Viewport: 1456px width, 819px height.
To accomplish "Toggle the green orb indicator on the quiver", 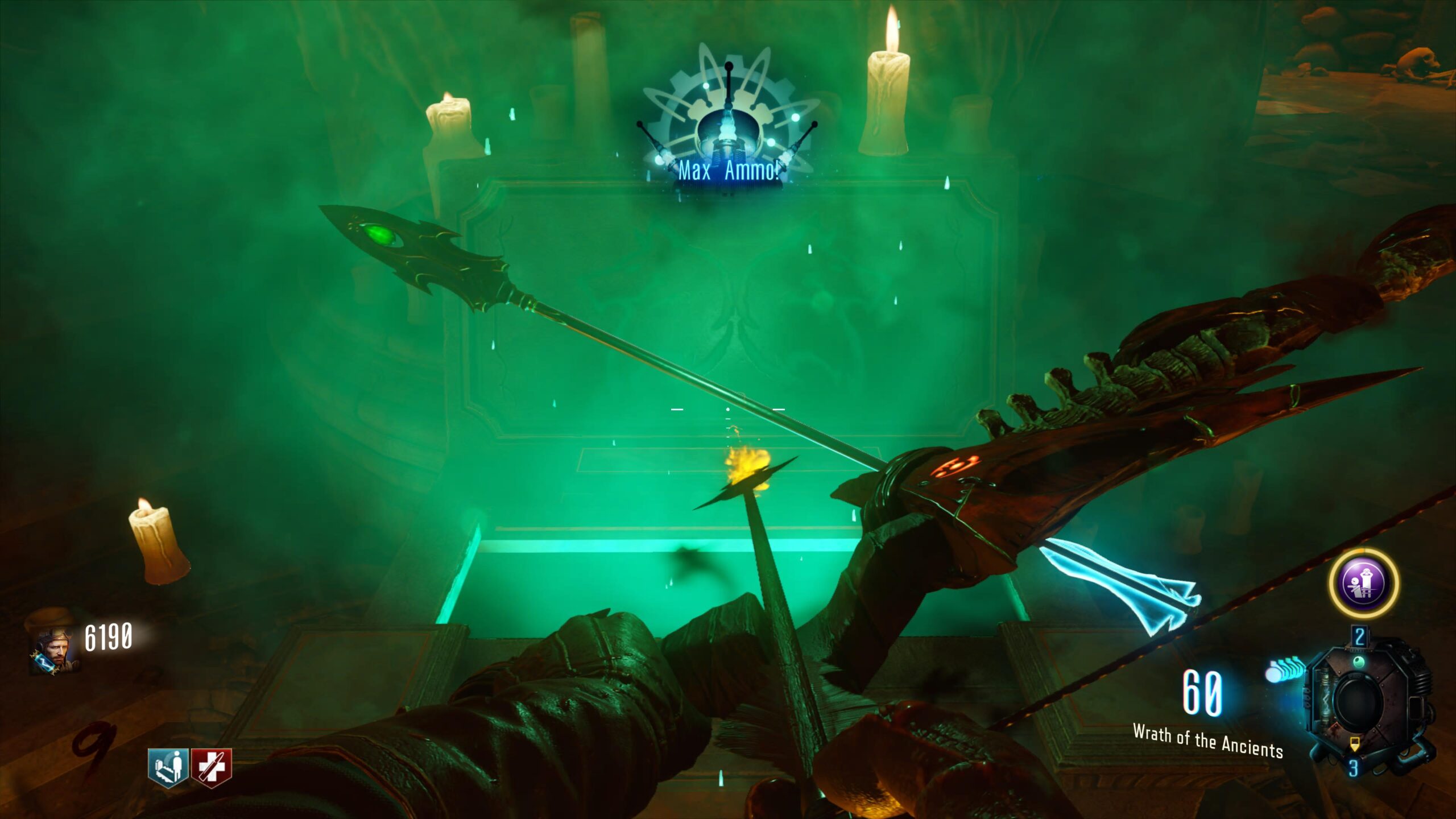I will coord(1360,661).
